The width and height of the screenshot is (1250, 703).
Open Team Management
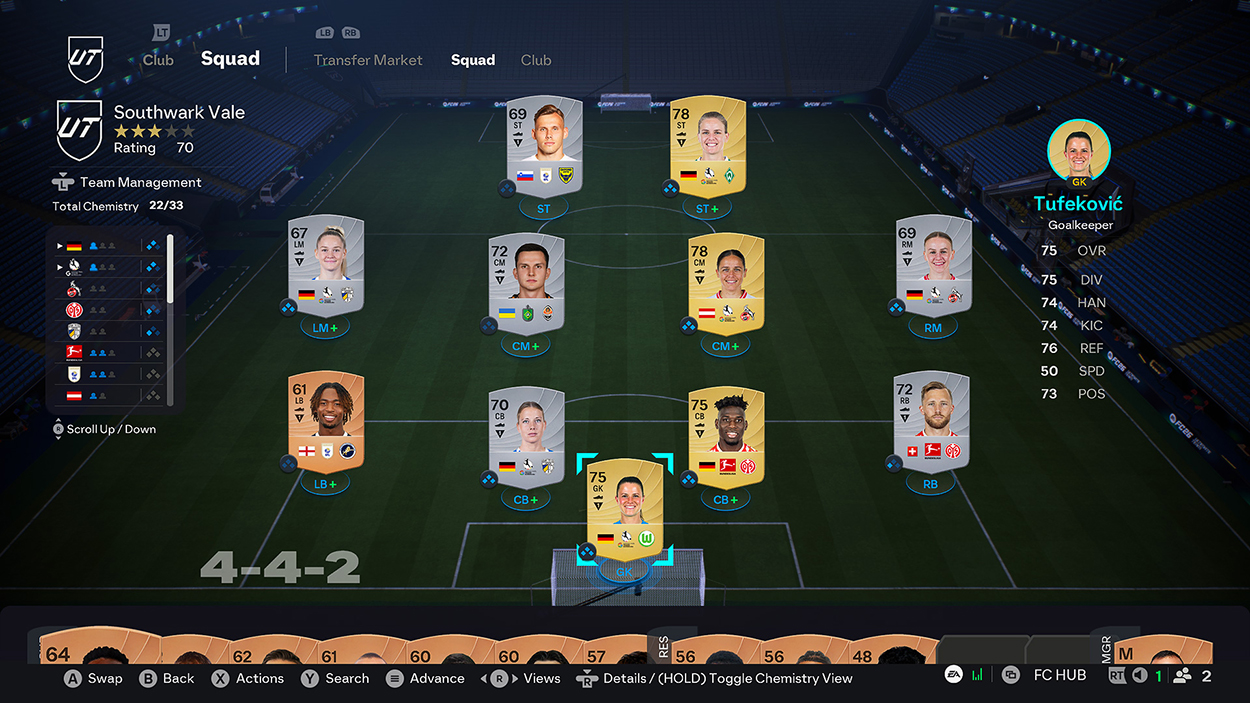(x=140, y=182)
